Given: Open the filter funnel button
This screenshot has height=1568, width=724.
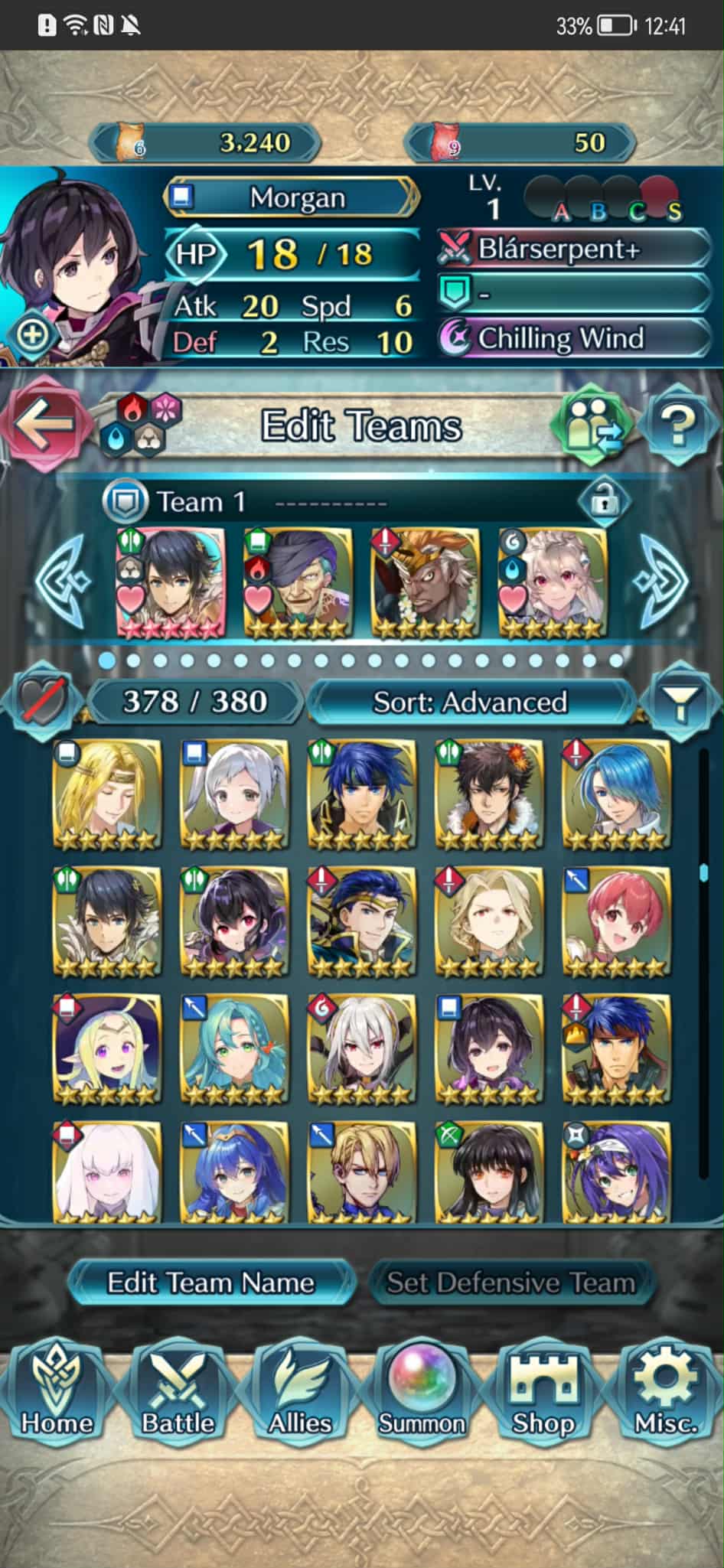Looking at the screenshot, I should [680, 702].
